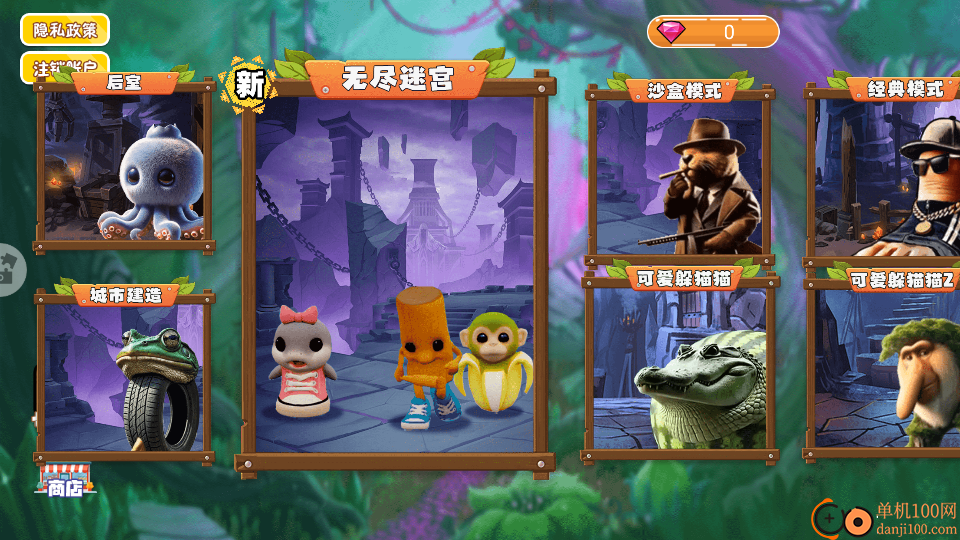Select the 后室 mode with octopus
960x540 pixels.
pyautogui.click(x=124, y=166)
